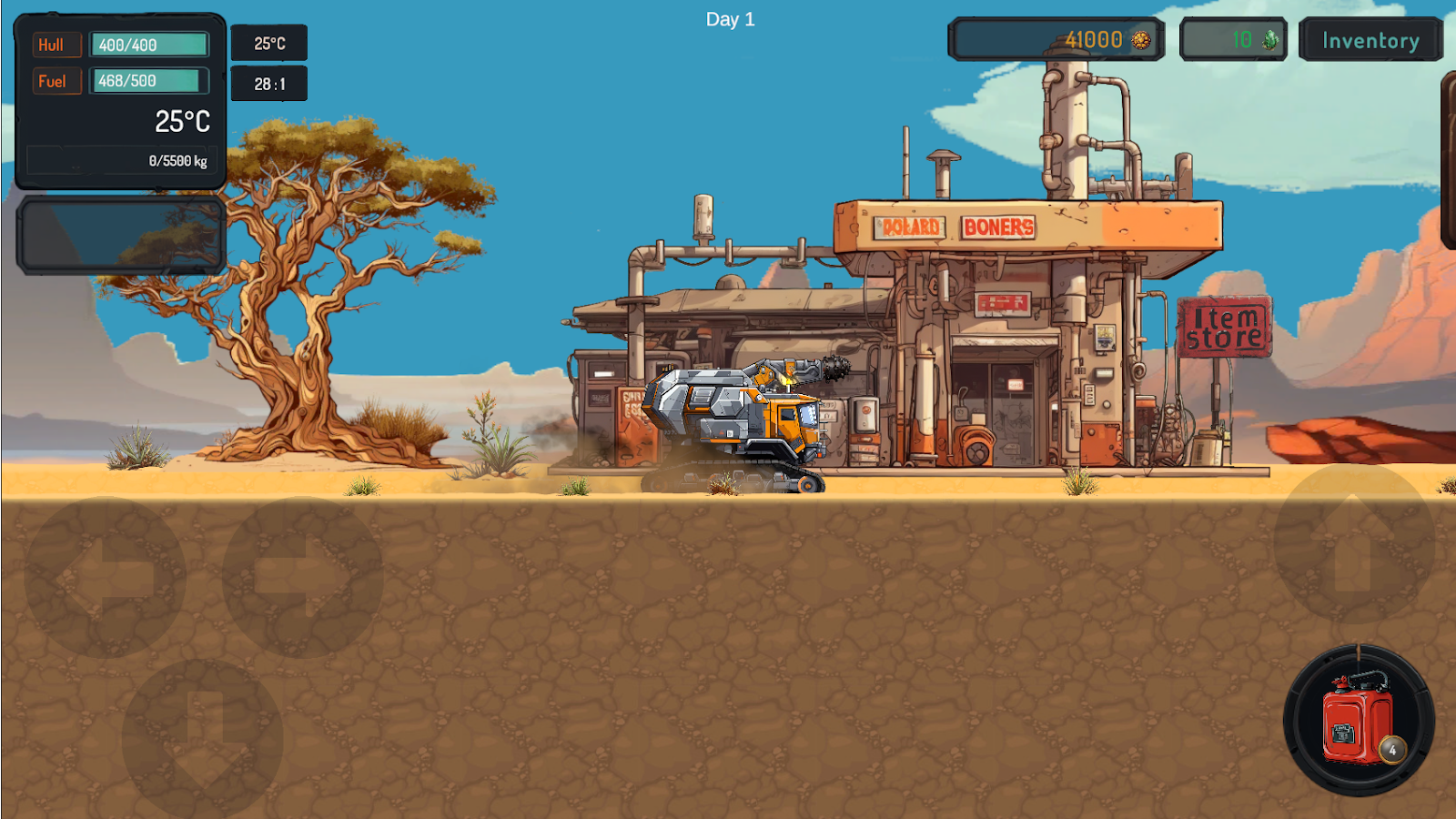The image size is (1456, 819).
Task: Open the Inventory panel
Action: pyautogui.click(x=1370, y=40)
